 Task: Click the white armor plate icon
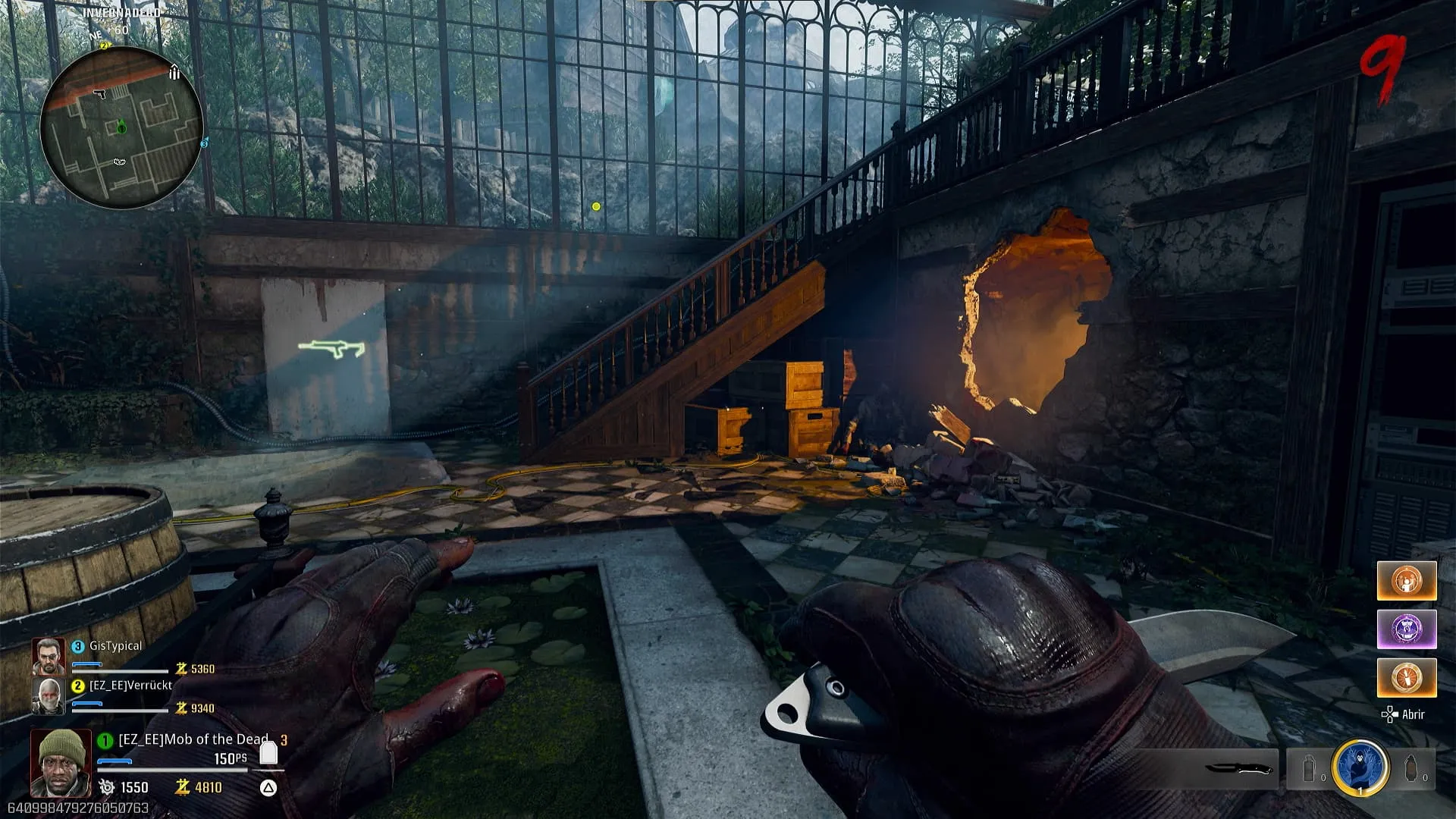pyautogui.click(x=268, y=752)
